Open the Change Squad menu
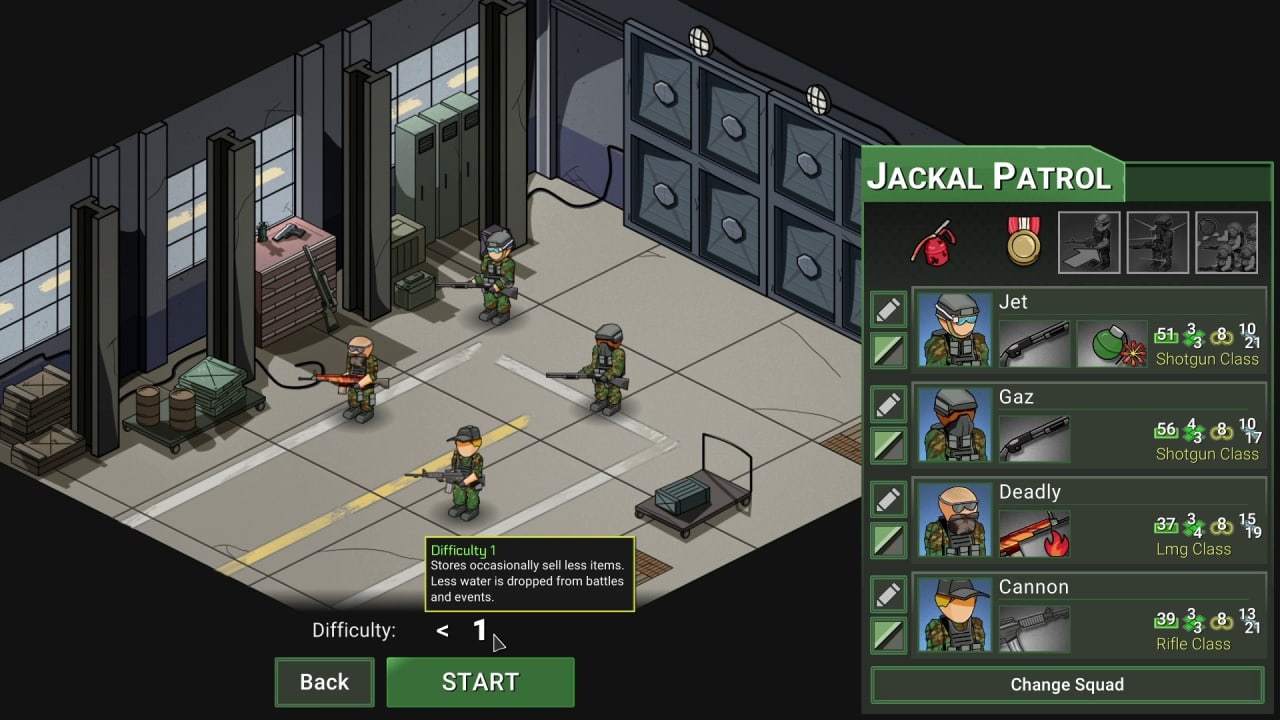The image size is (1280, 720). 1067,685
